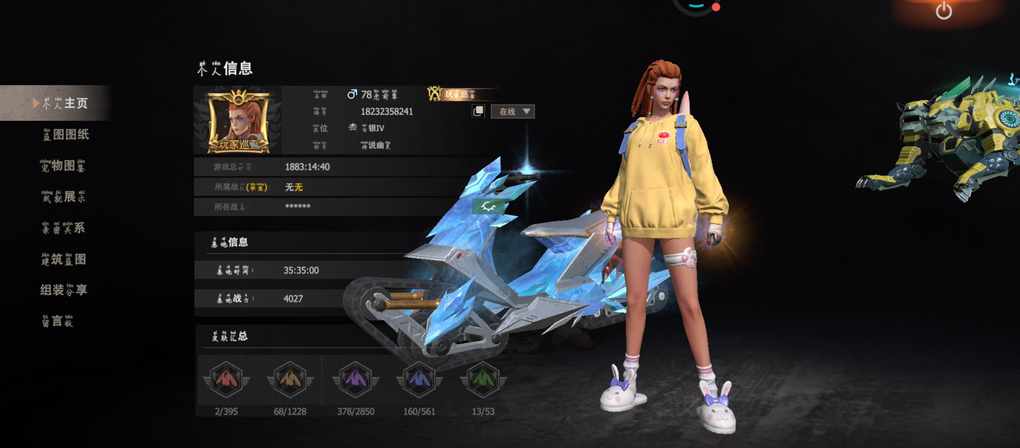Choose the purple jacket fashion icon
Image resolution: width=1020 pixels, height=448 pixels.
(x=353, y=380)
